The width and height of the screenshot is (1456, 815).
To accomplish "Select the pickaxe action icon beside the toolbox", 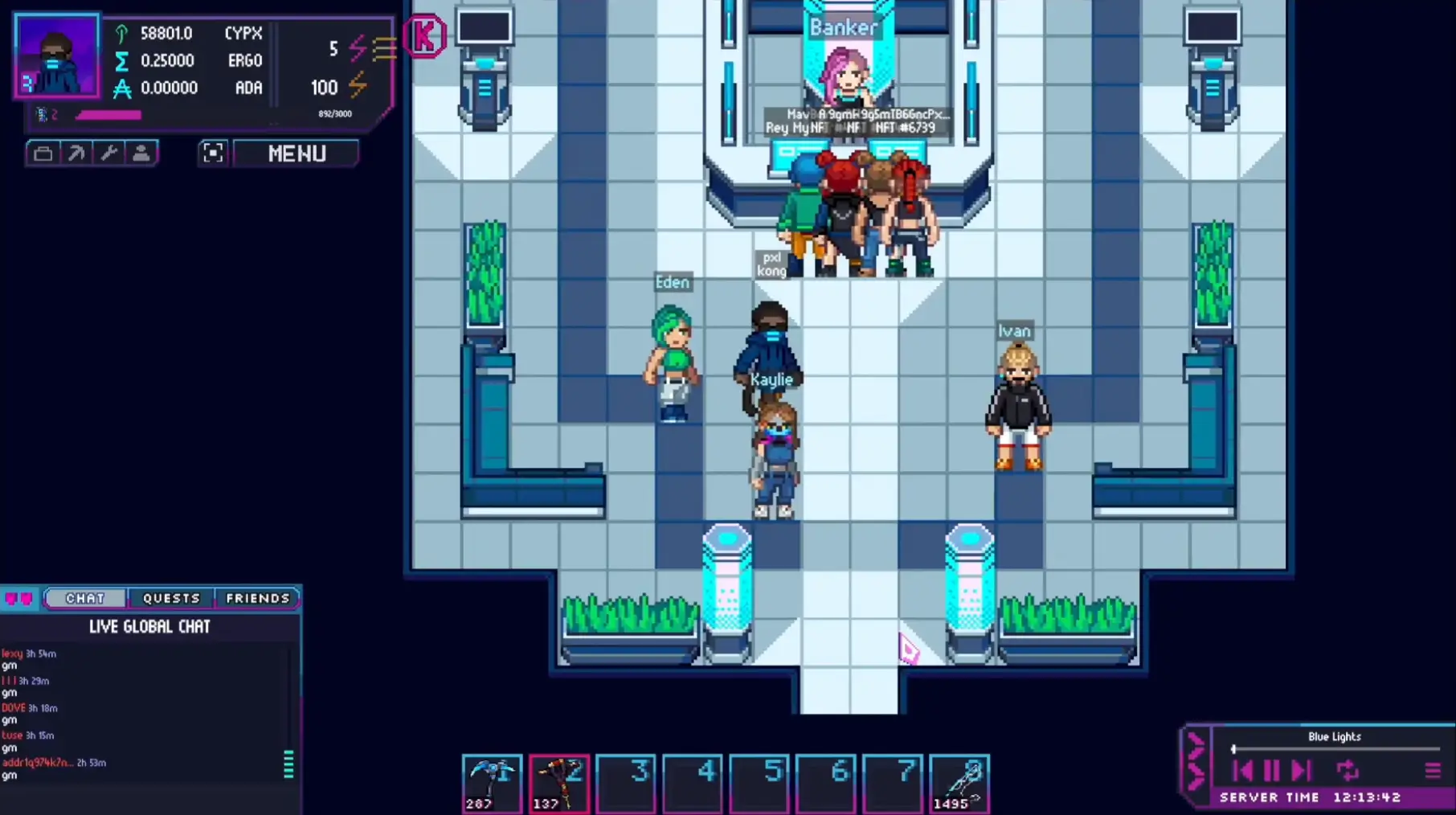I will click(77, 153).
